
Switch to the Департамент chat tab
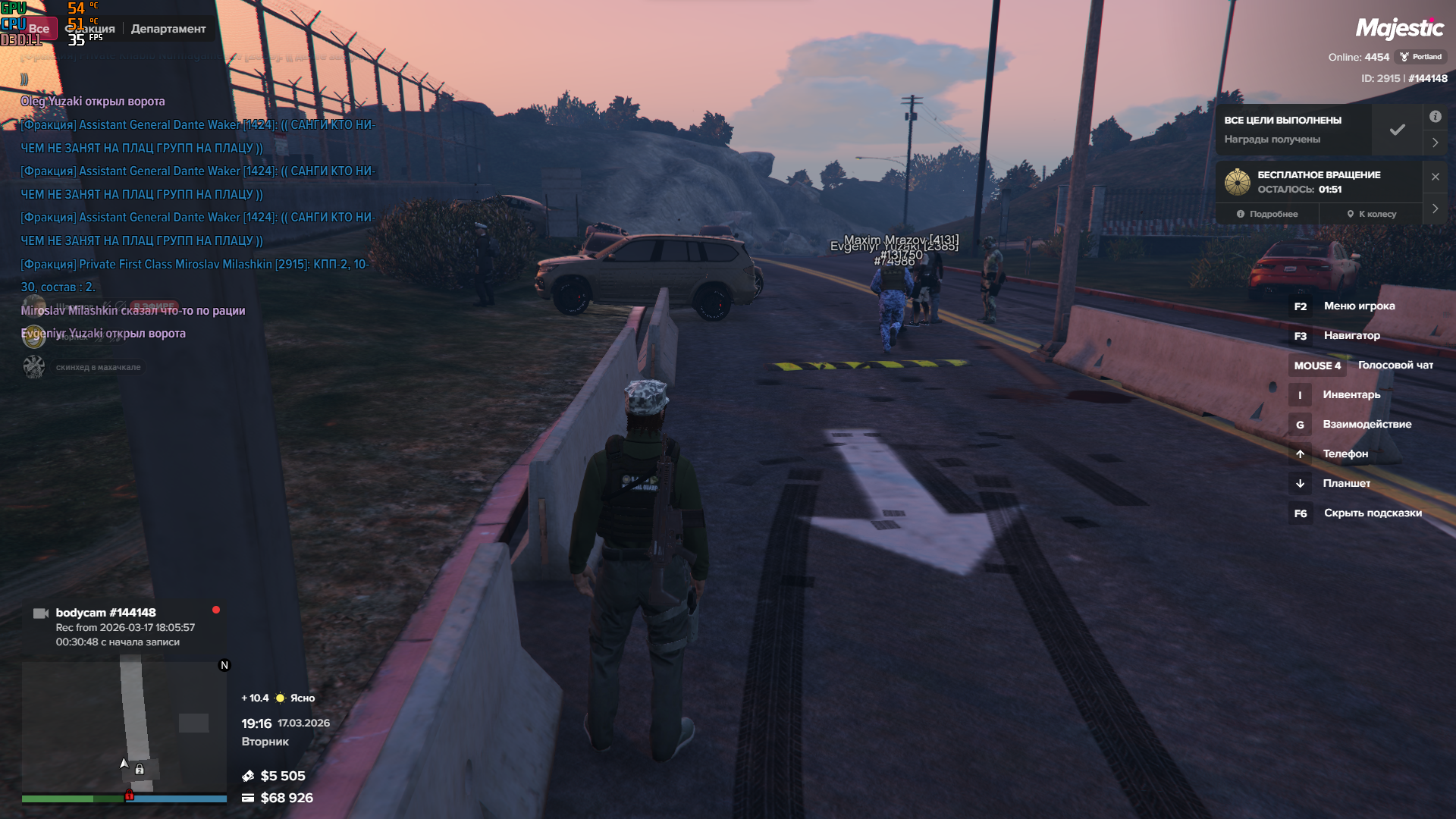(x=168, y=29)
